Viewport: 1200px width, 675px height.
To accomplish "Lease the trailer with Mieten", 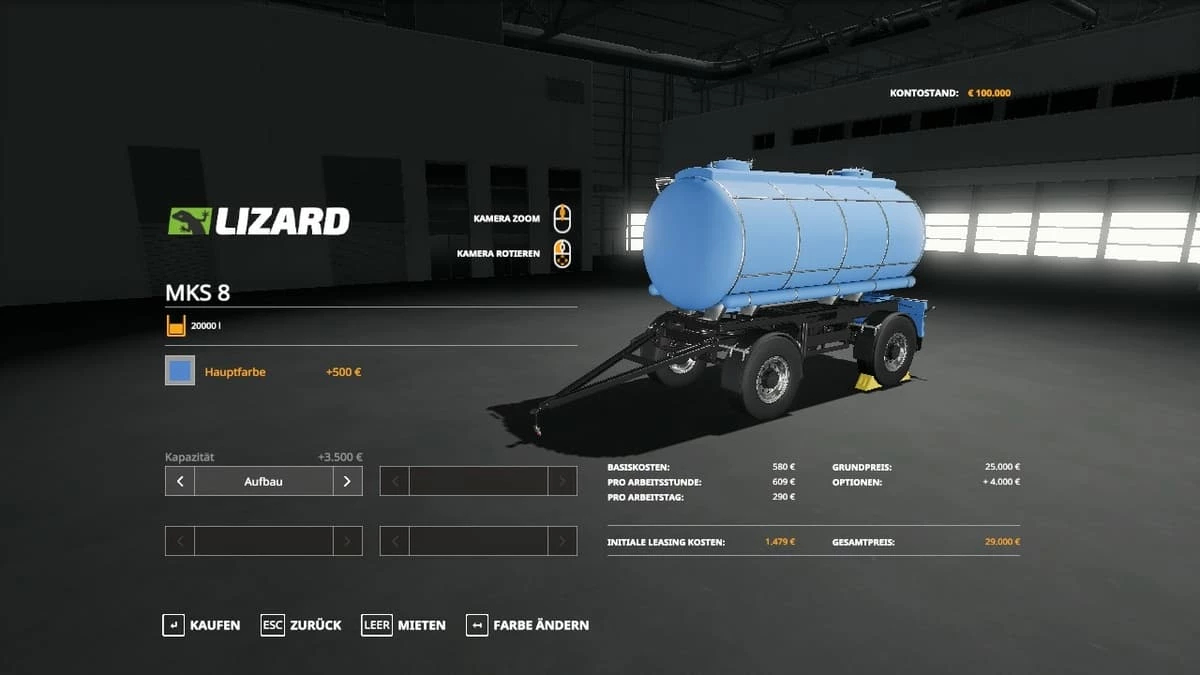I will coord(404,625).
